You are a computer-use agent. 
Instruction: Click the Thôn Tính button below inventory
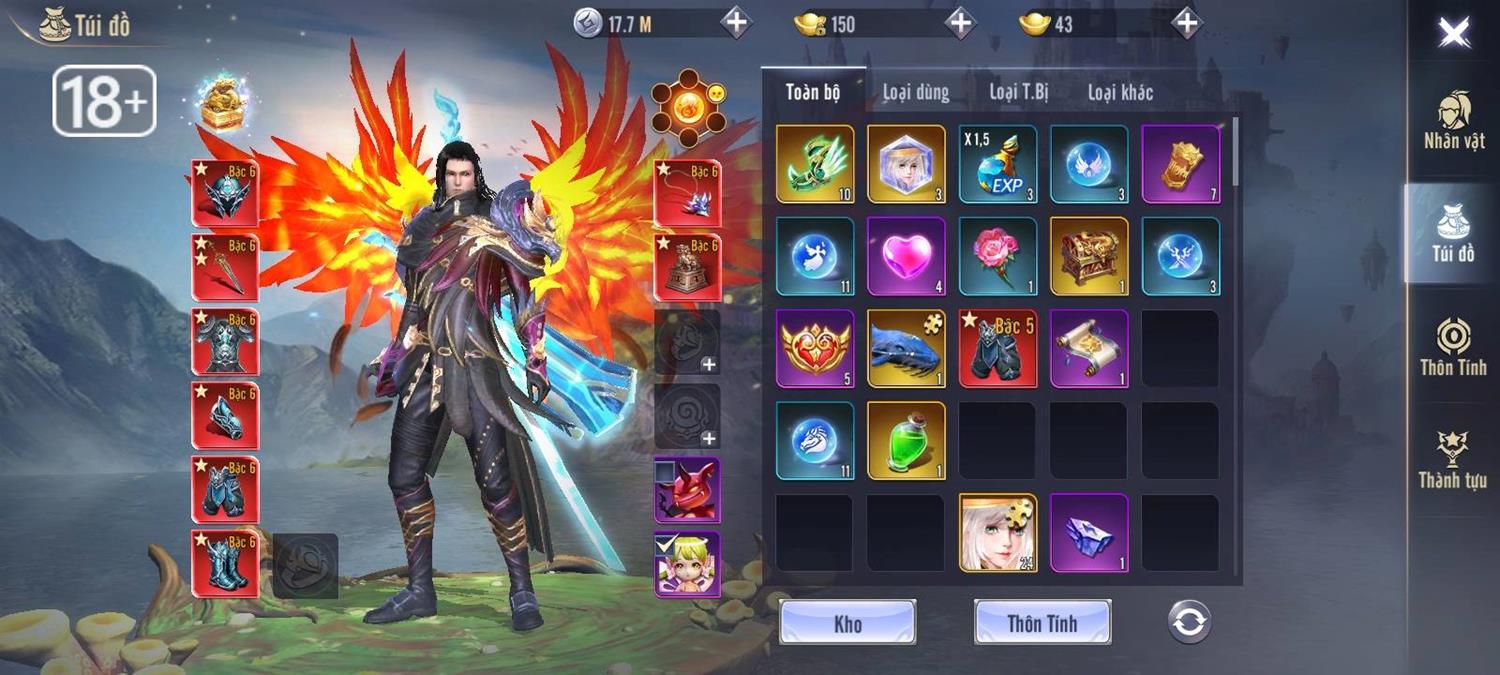point(1042,623)
